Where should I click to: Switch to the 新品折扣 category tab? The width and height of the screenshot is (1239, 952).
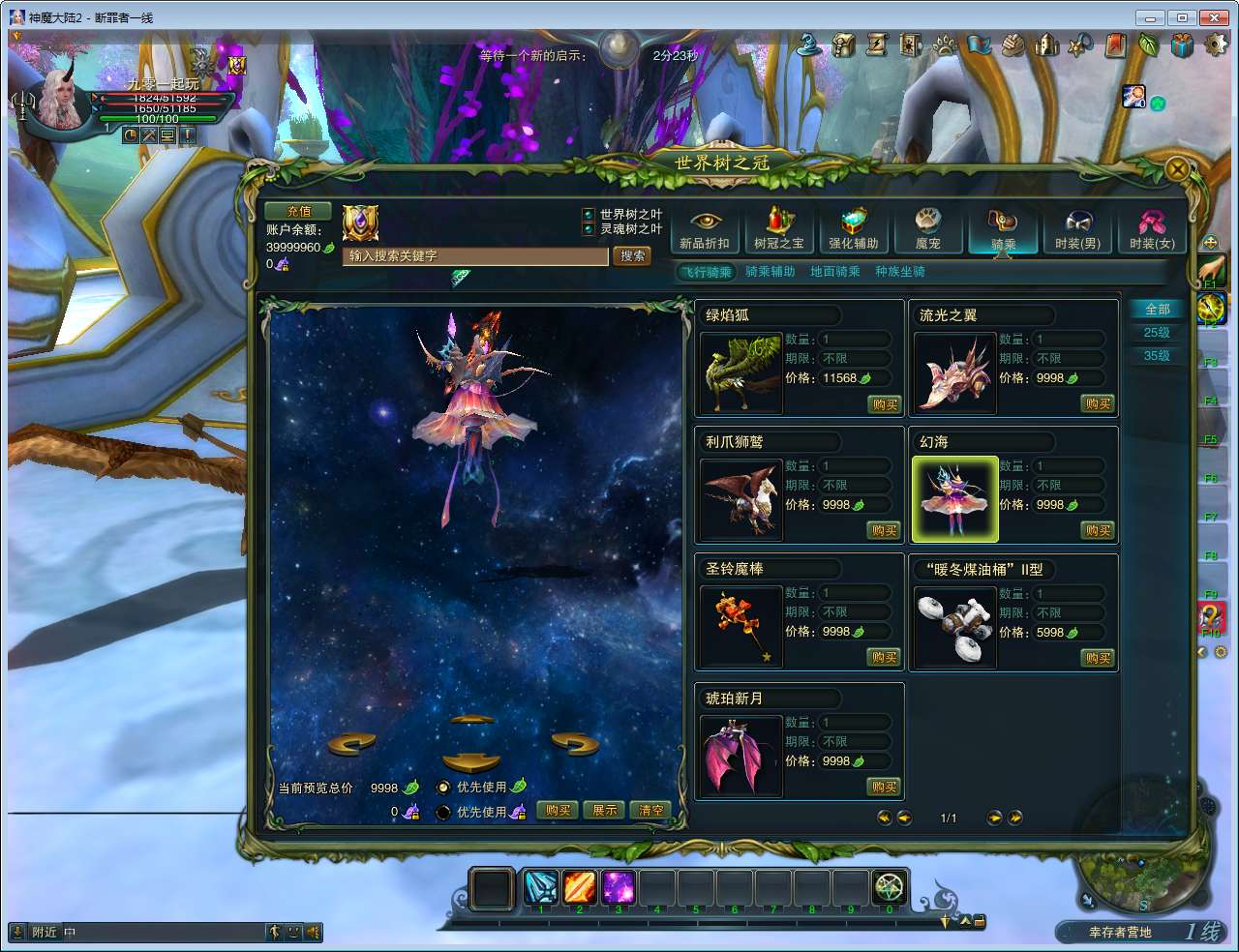coord(705,230)
